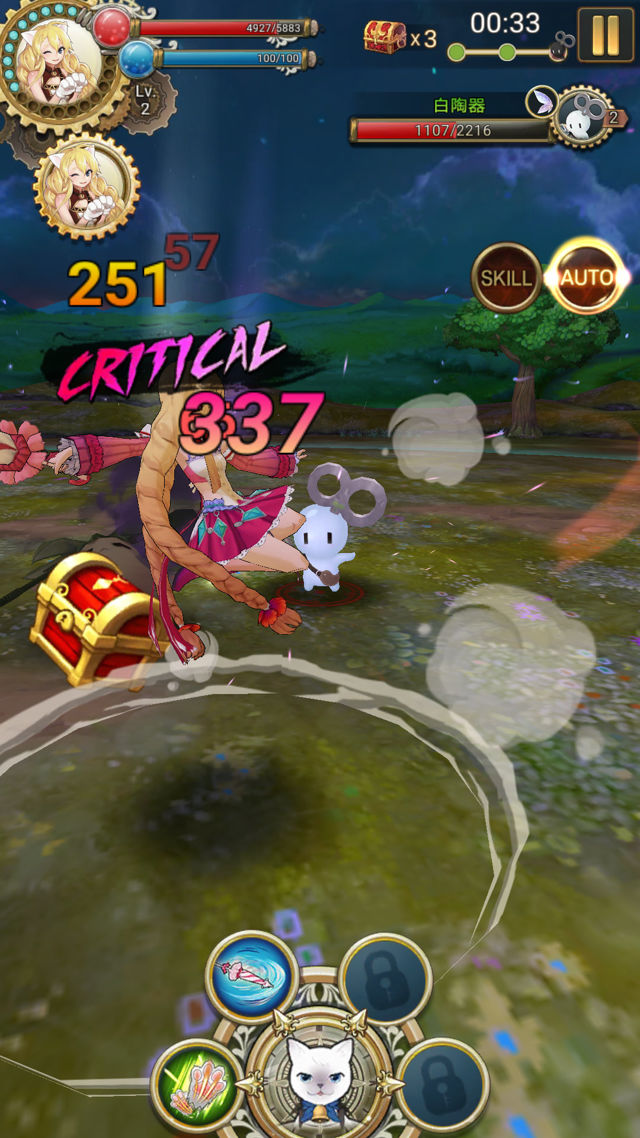640x1138 pixels.
Task: Switch to the second blonde catgirl portrait
Action: [x=86, y=187]
